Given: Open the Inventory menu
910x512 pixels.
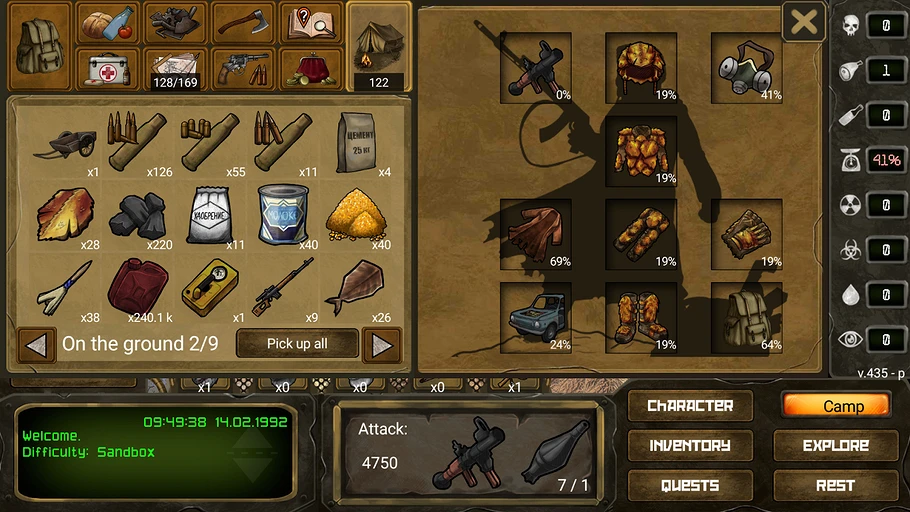Looking at the screenshot, I should click(x=690, y=446).
